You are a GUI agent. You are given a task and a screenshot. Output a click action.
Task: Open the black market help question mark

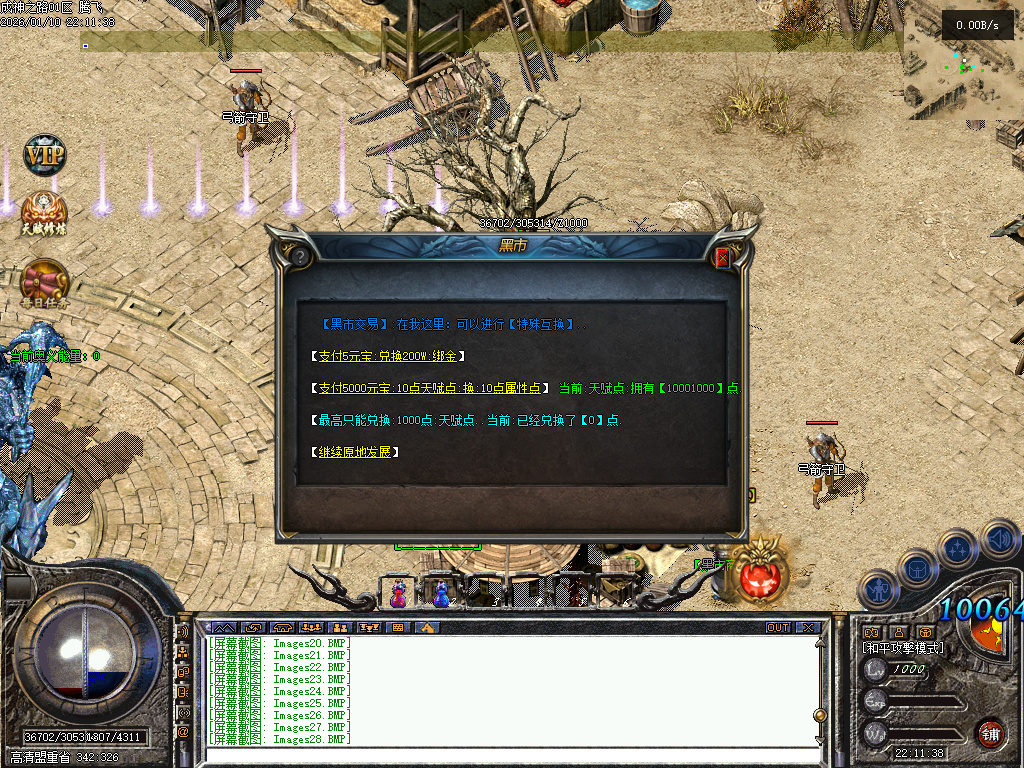coord(299,257)
